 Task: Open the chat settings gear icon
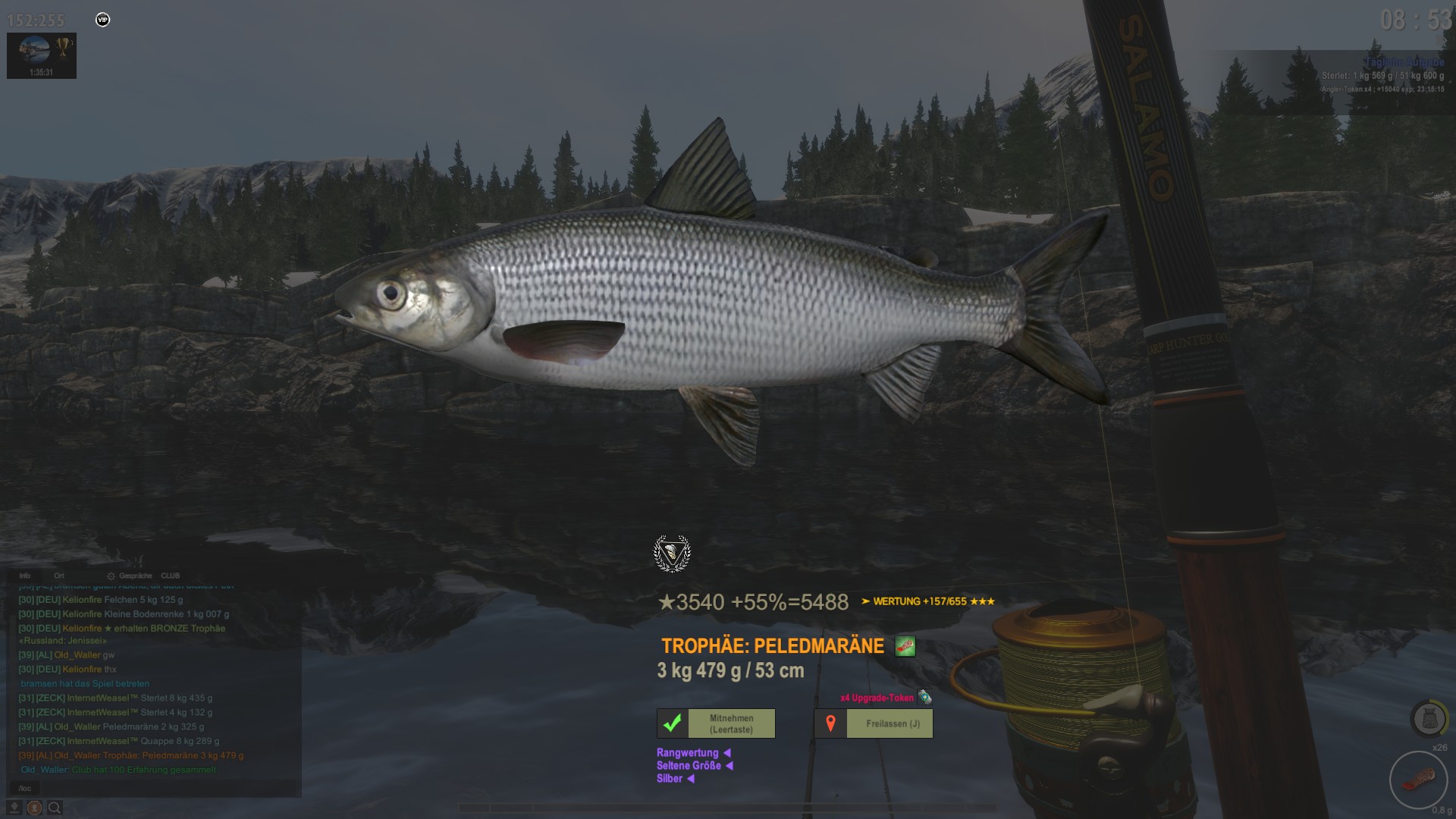click(x=111, y=576)
